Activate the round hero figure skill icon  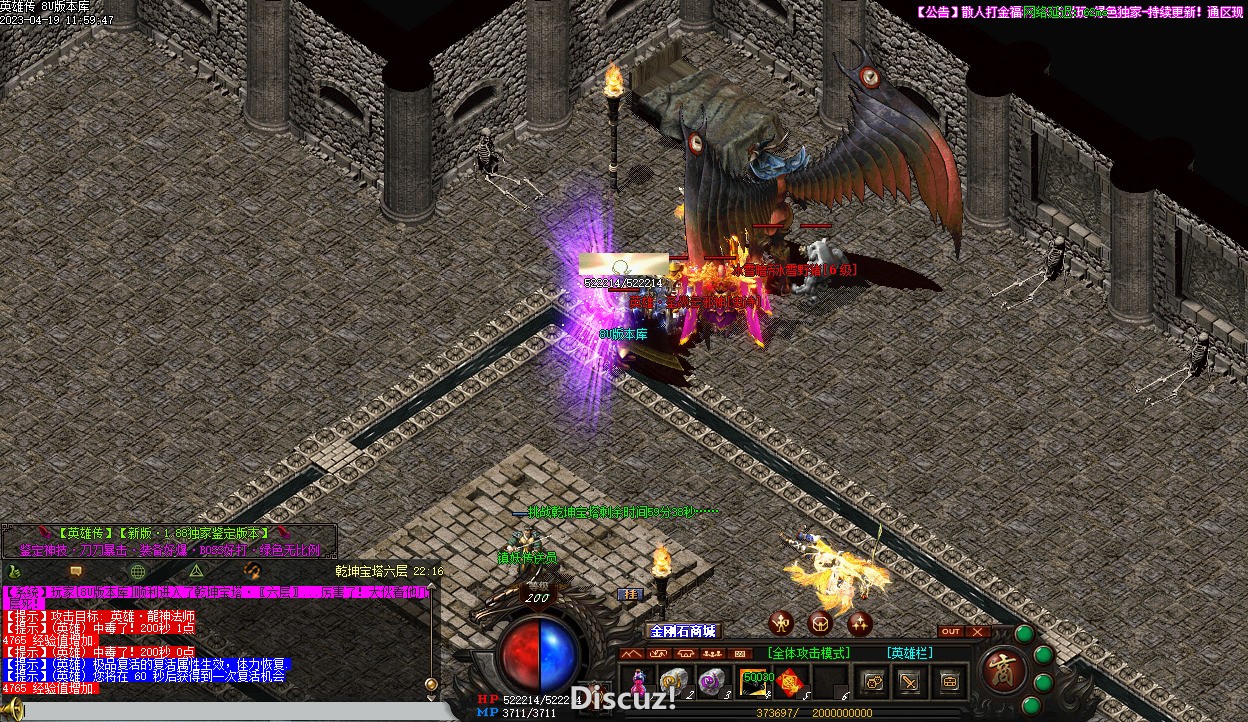(x=781, y=623)
